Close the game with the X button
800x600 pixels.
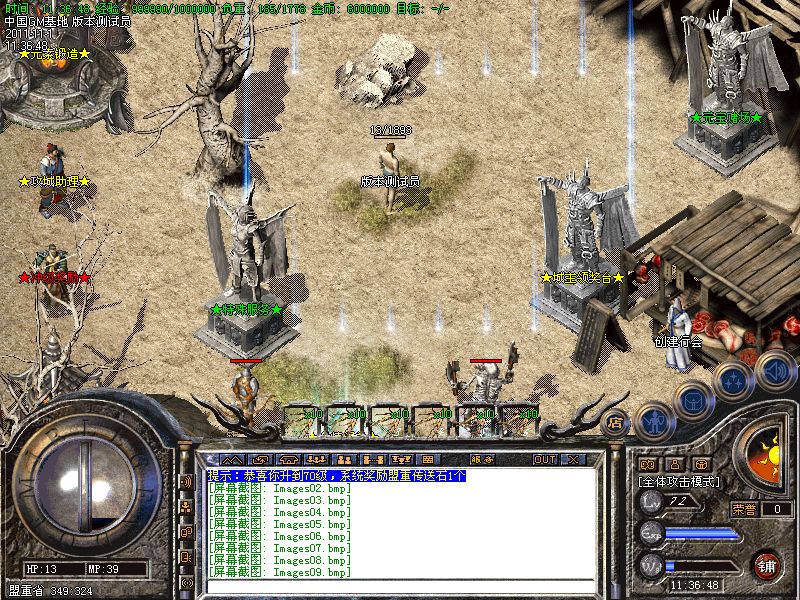point(574,459)
